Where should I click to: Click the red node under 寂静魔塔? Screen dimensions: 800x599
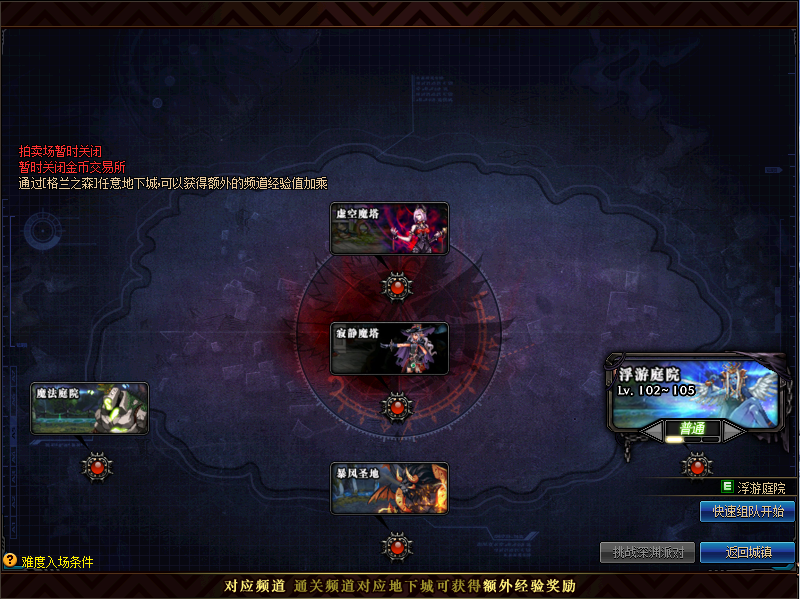coord(397,407)
